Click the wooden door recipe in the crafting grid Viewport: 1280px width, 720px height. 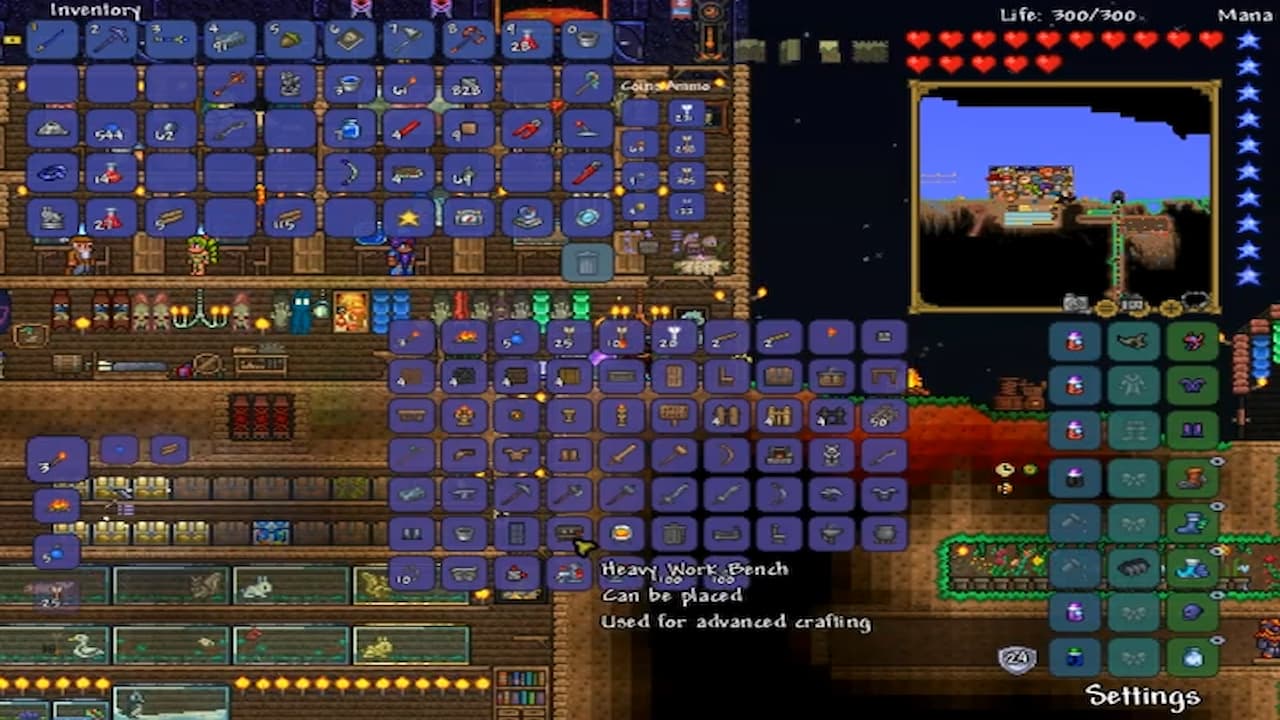pyautogui.click(x=676, y=375)
